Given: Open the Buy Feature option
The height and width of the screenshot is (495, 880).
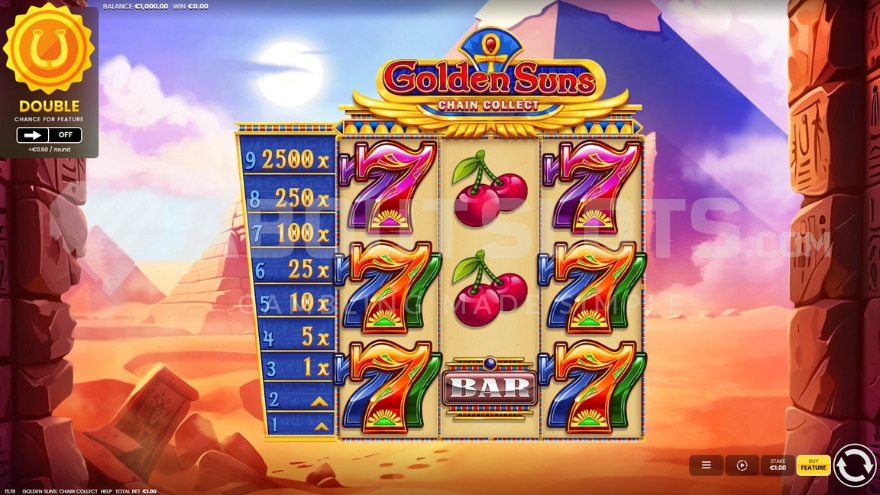Looking at the screenshot, I should tap(813, 465).
